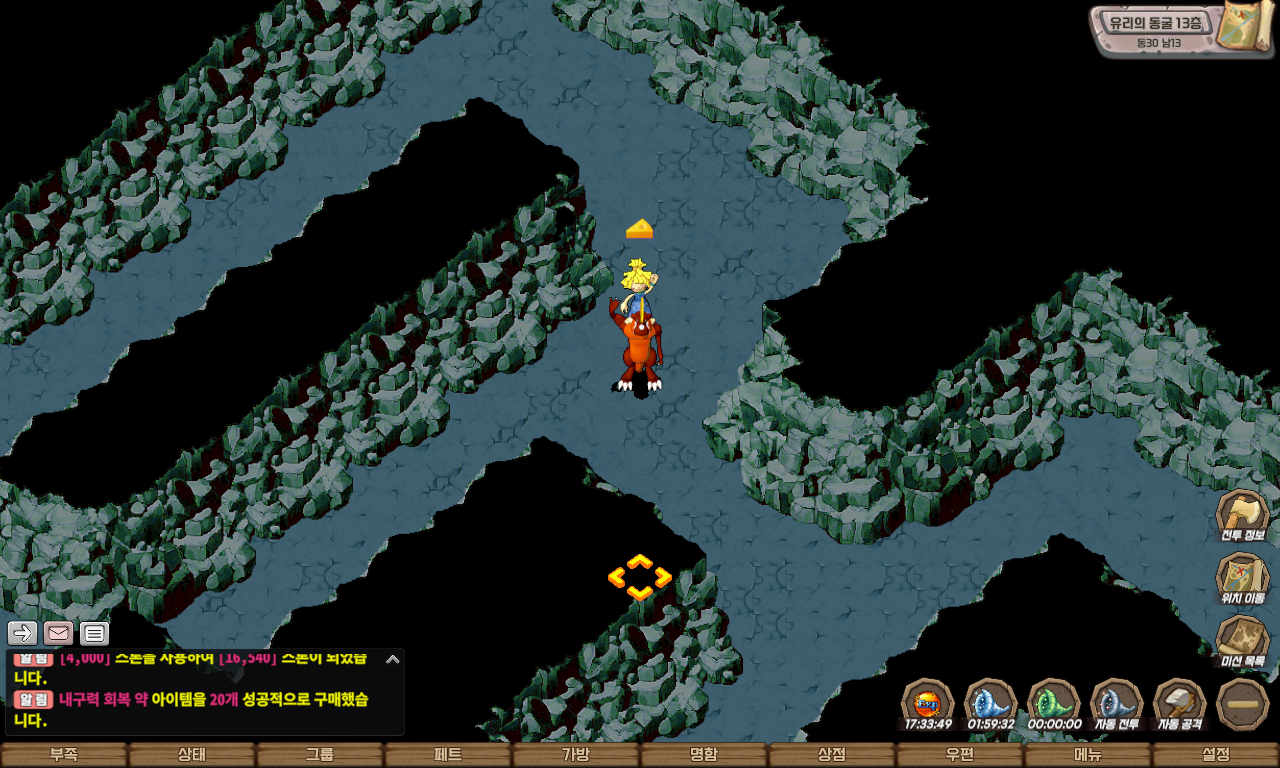The height and width of the screenshot is (768, 1280).
Task: Open the 상태 (status) menu
Action: point(192,755)
